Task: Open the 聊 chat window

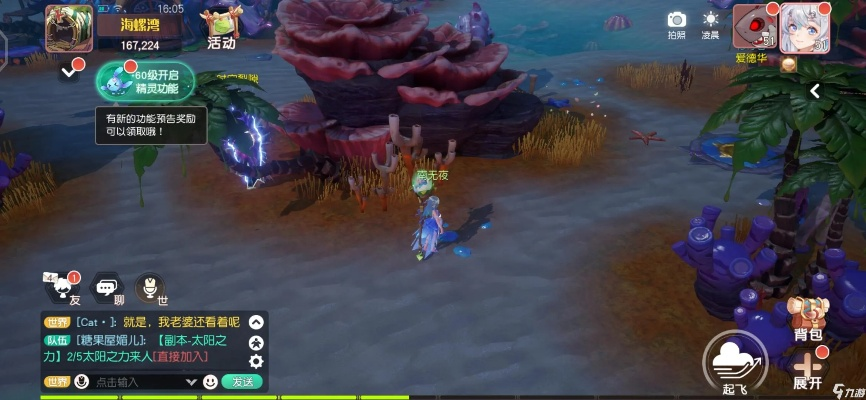Action: [106, 290]
